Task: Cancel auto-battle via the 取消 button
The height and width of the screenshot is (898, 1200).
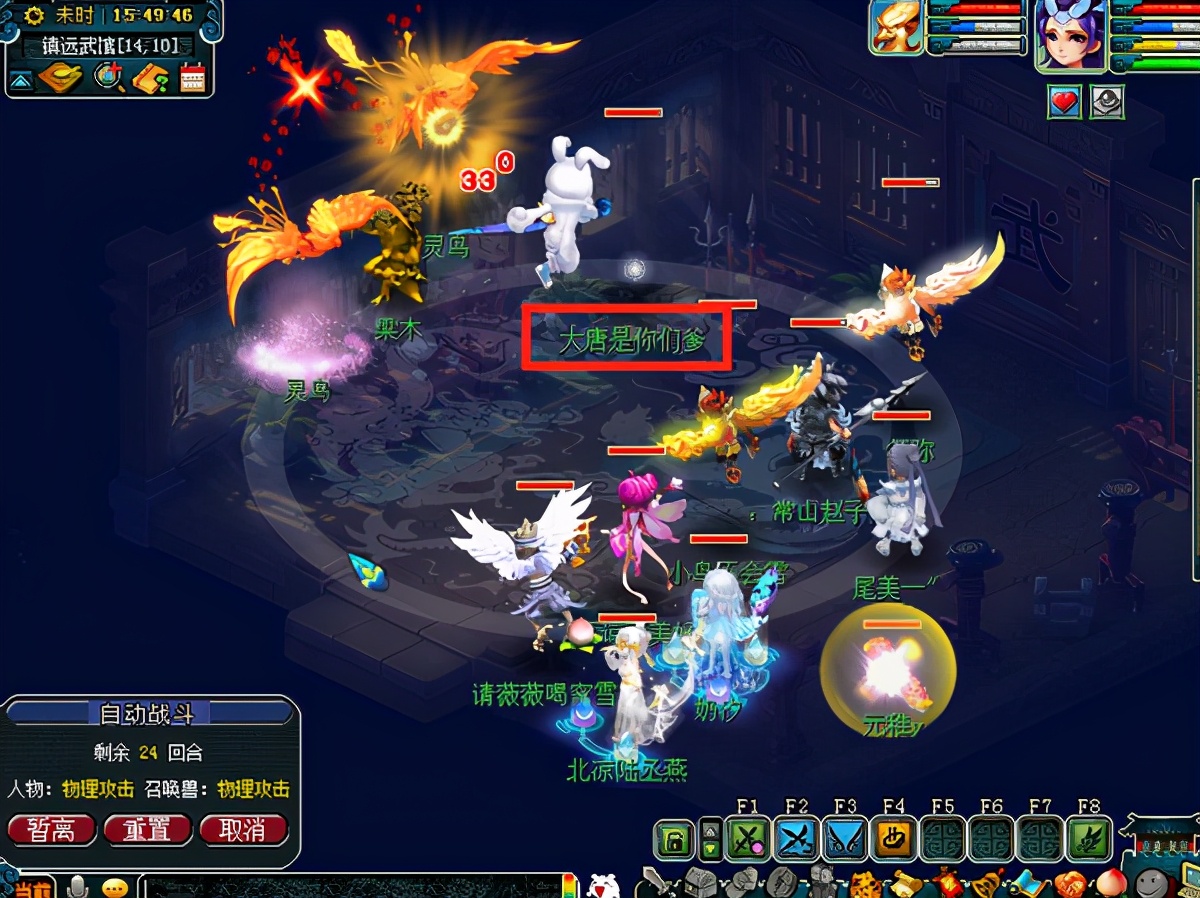Action: pyautogui.click(x=243, y=829)
